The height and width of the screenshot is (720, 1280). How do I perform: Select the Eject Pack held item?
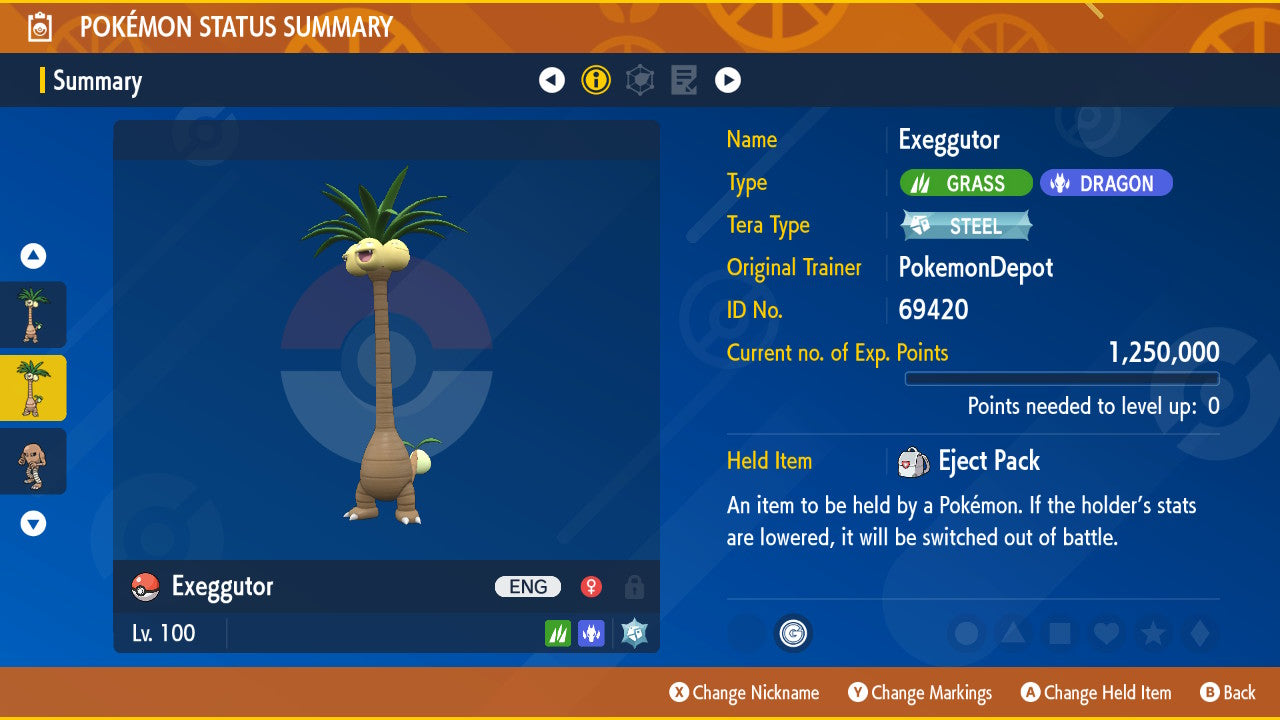pos(988,461)
